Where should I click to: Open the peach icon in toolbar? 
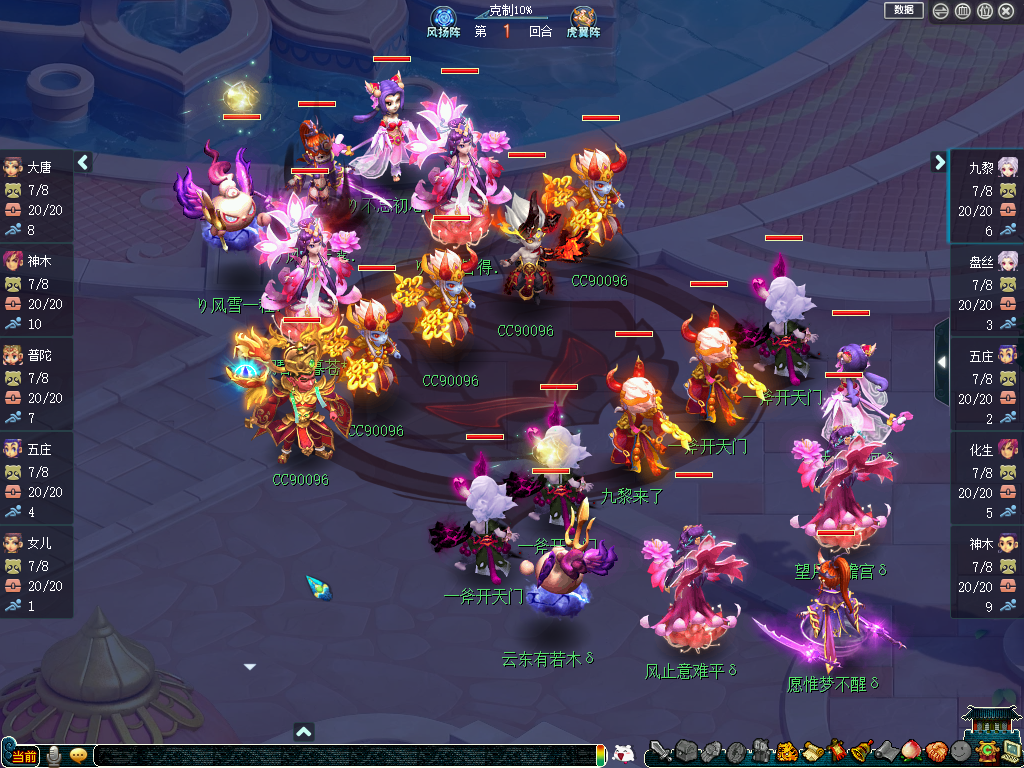911,751
